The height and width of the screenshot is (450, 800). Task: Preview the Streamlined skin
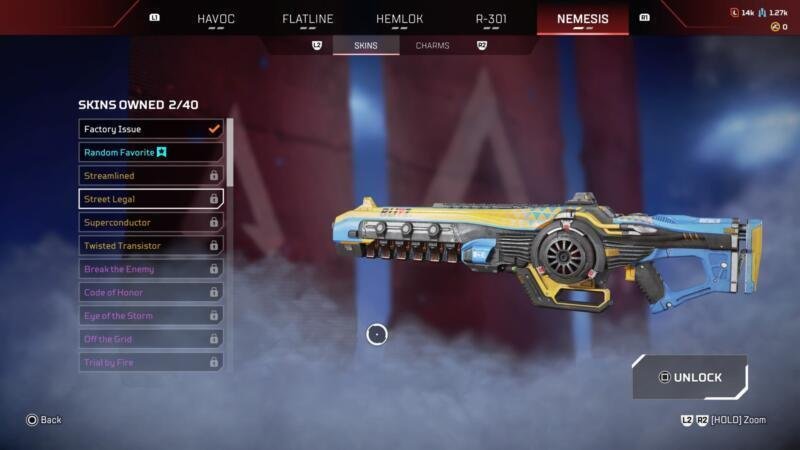(x=151, y=176)
